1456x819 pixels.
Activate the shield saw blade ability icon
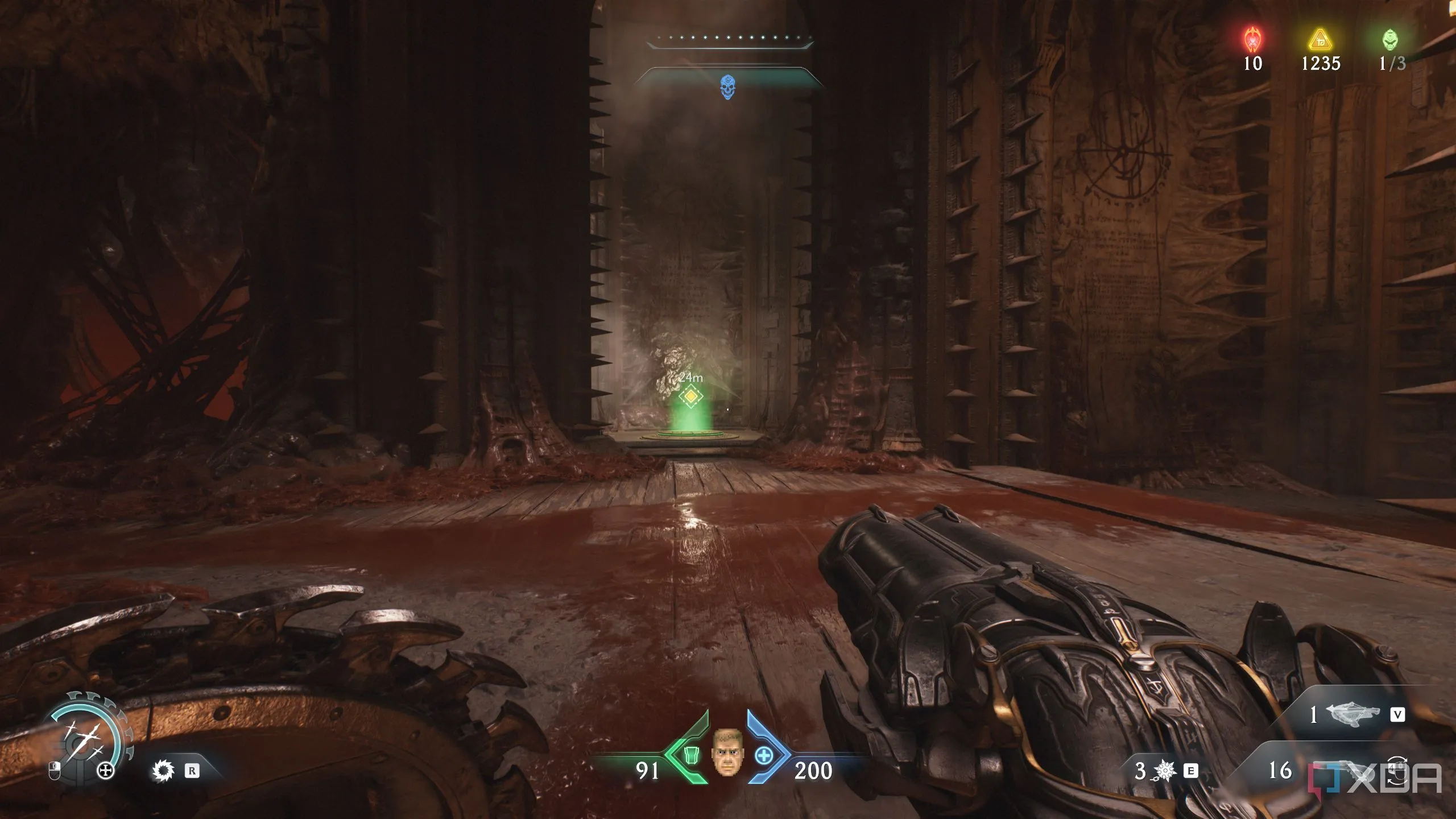click(164, 771)
